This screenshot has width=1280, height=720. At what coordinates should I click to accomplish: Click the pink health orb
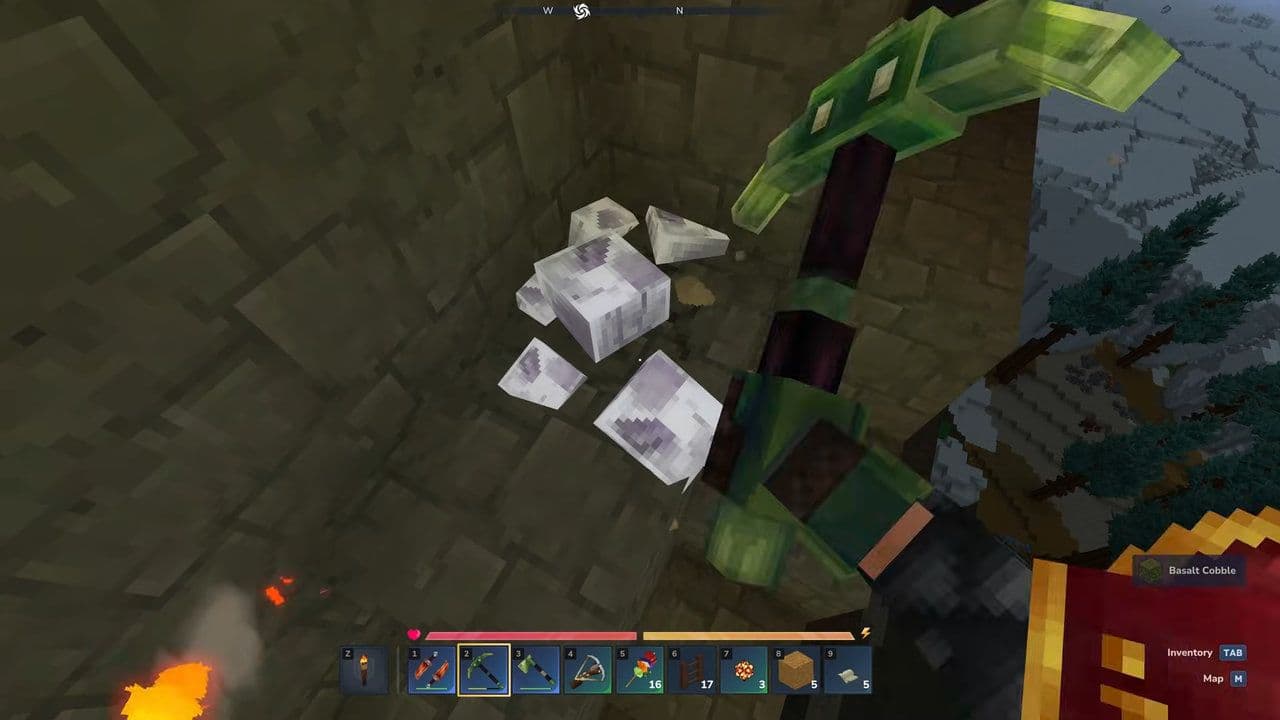click(414, 632)
